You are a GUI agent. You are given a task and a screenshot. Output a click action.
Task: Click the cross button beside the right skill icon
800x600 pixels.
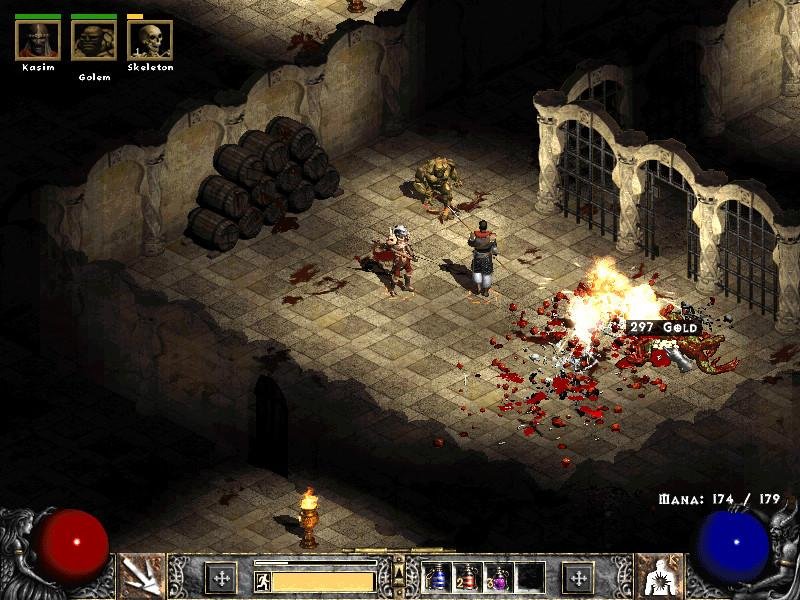(x=578, y=577)
